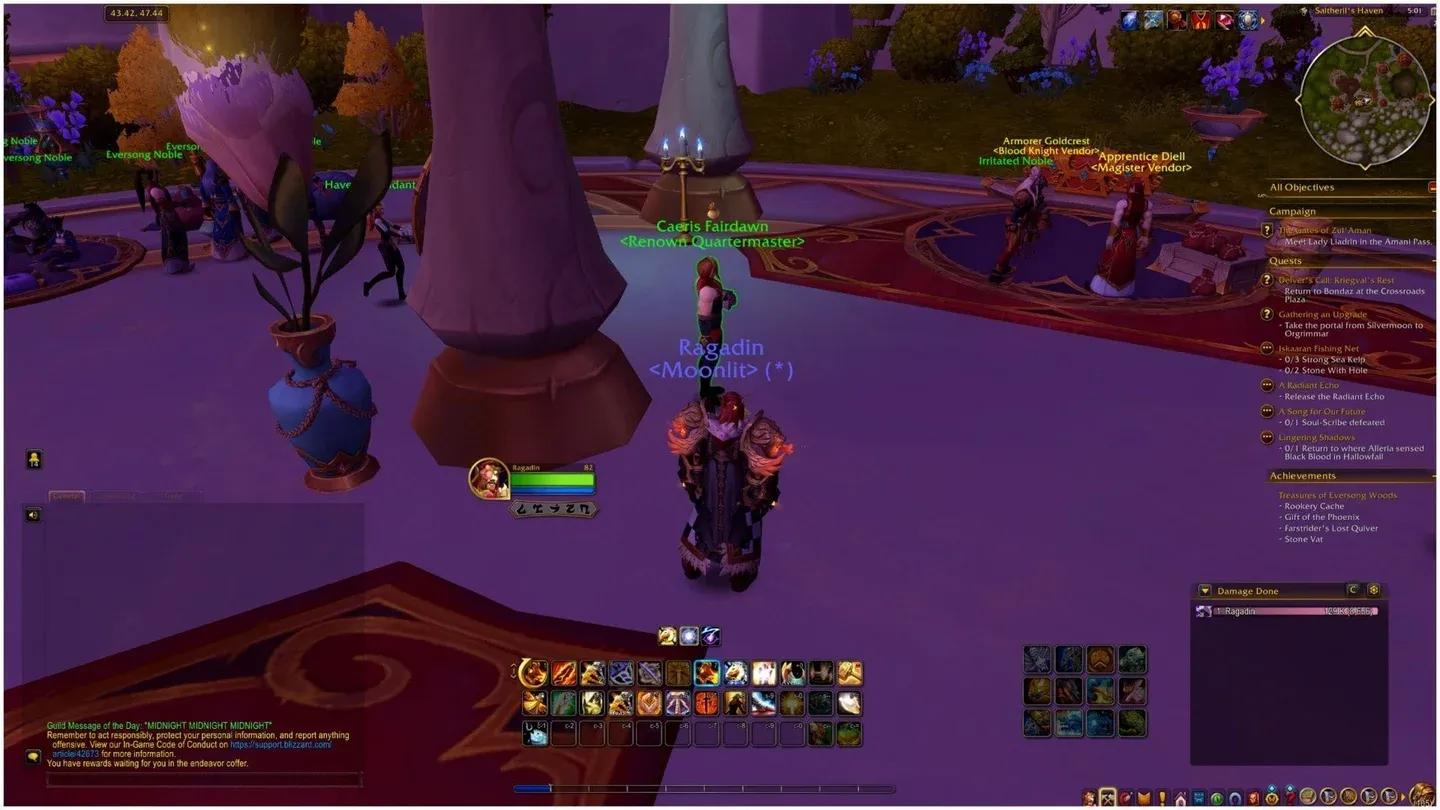The height and width of the screenshot is (810, 1440).
Task: Select the first ability on the main action bar
Action: tap(535, 673)
